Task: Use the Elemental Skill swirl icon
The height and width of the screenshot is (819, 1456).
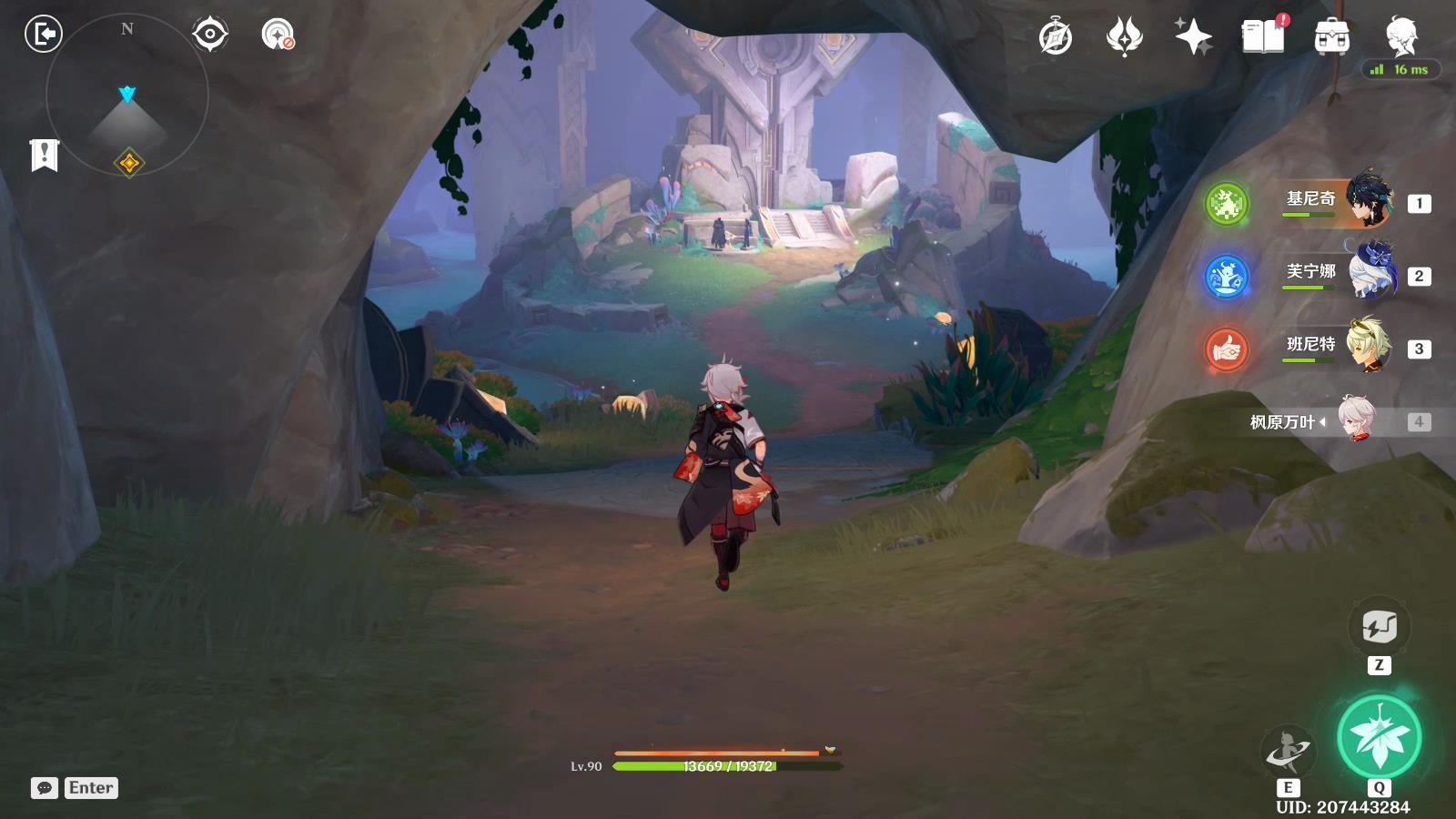Action: point(1288,752)
